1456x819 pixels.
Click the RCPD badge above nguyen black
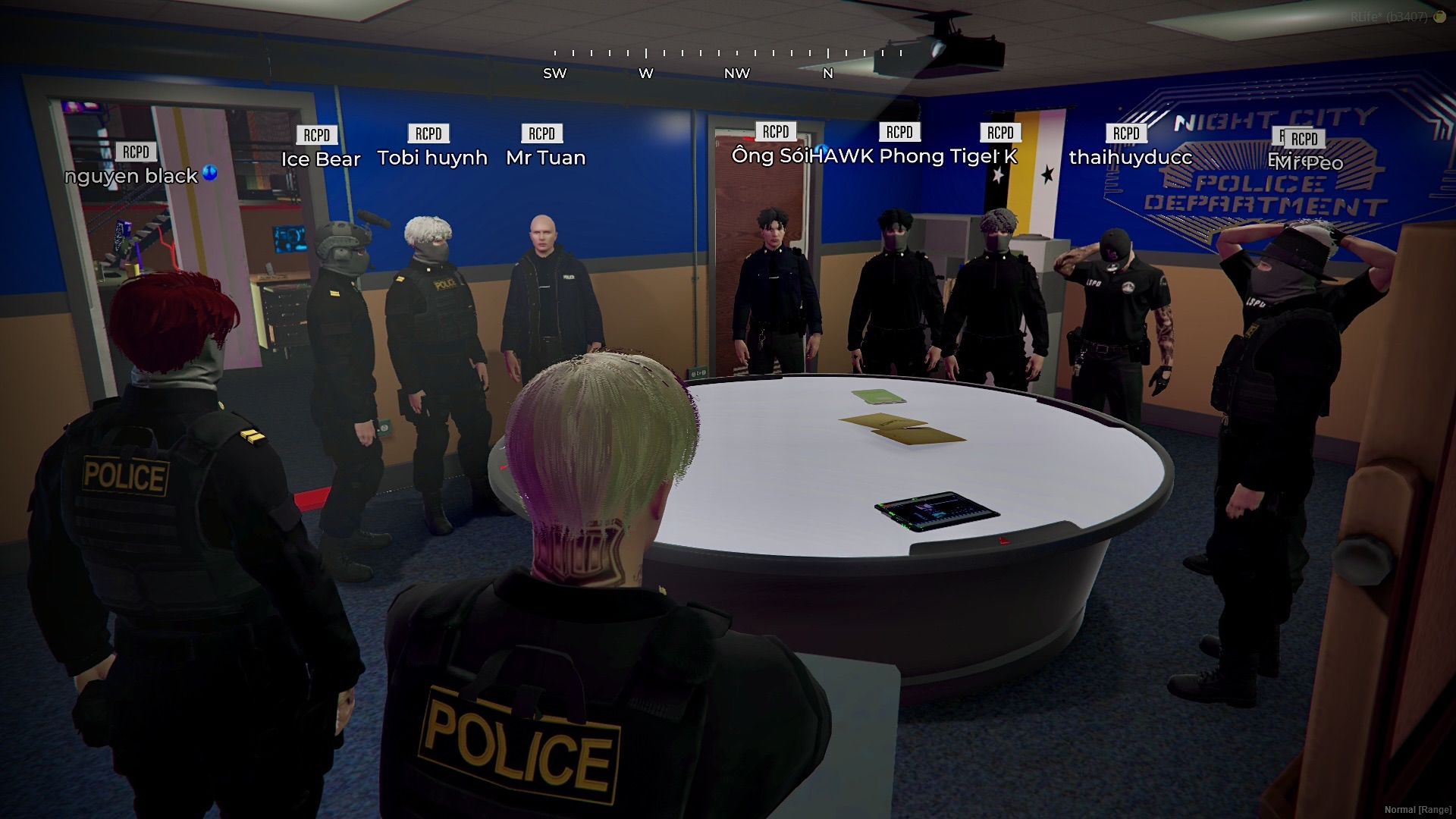pos(136,151)
